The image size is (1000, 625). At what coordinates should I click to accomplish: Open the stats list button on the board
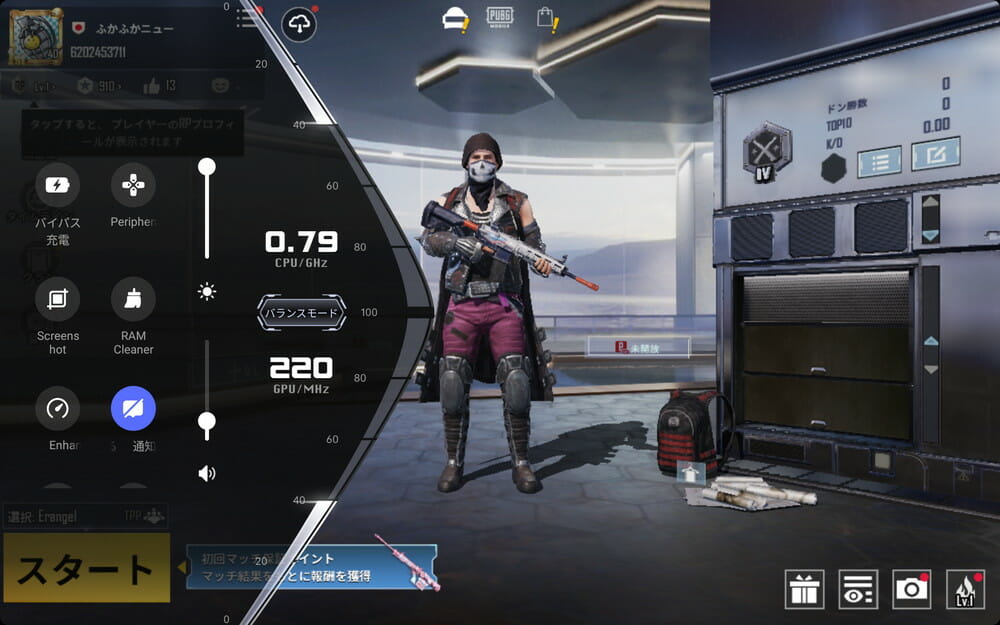click(879, 161)
